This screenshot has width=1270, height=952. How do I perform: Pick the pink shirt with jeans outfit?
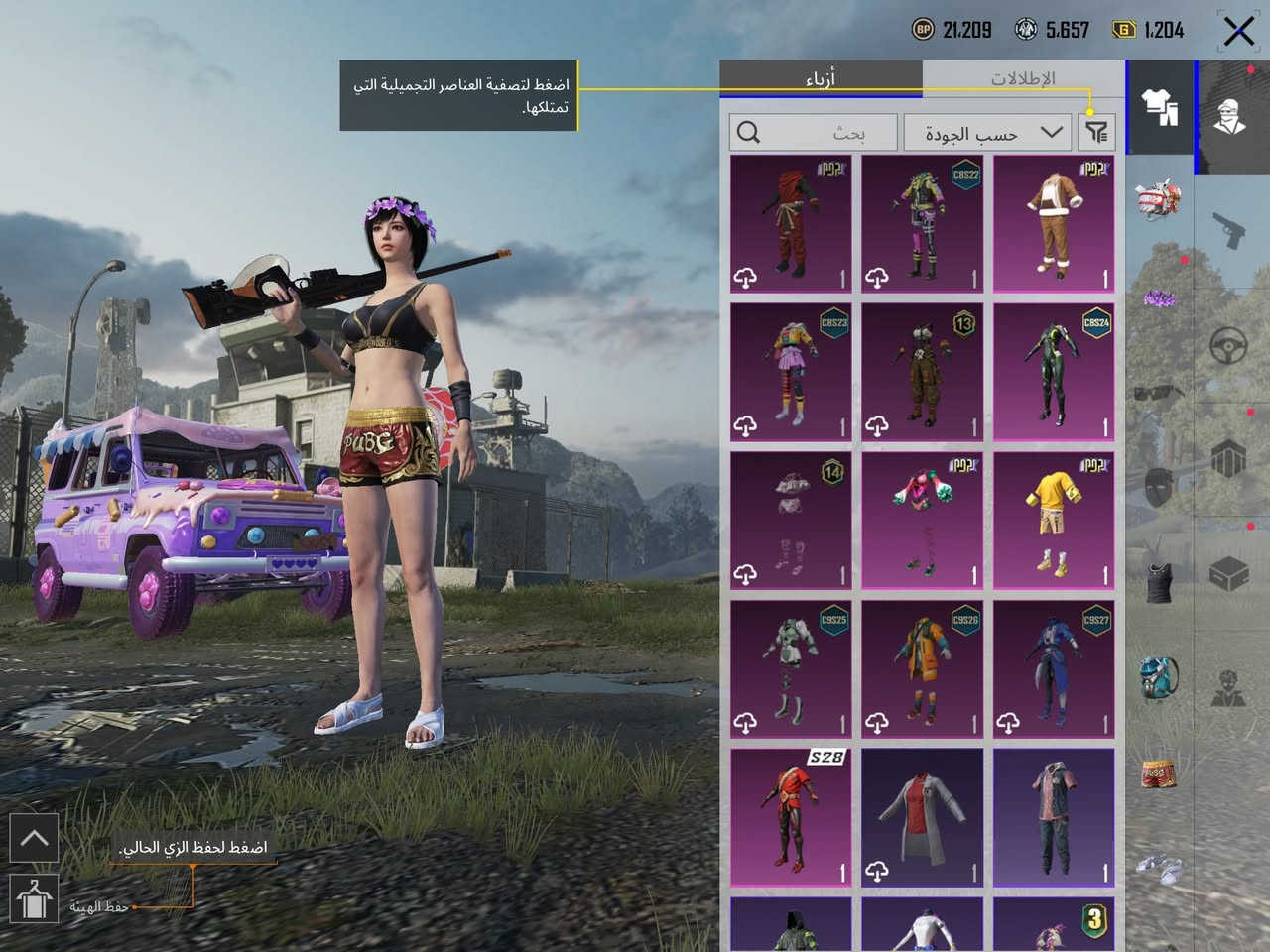click(1054, 817)
